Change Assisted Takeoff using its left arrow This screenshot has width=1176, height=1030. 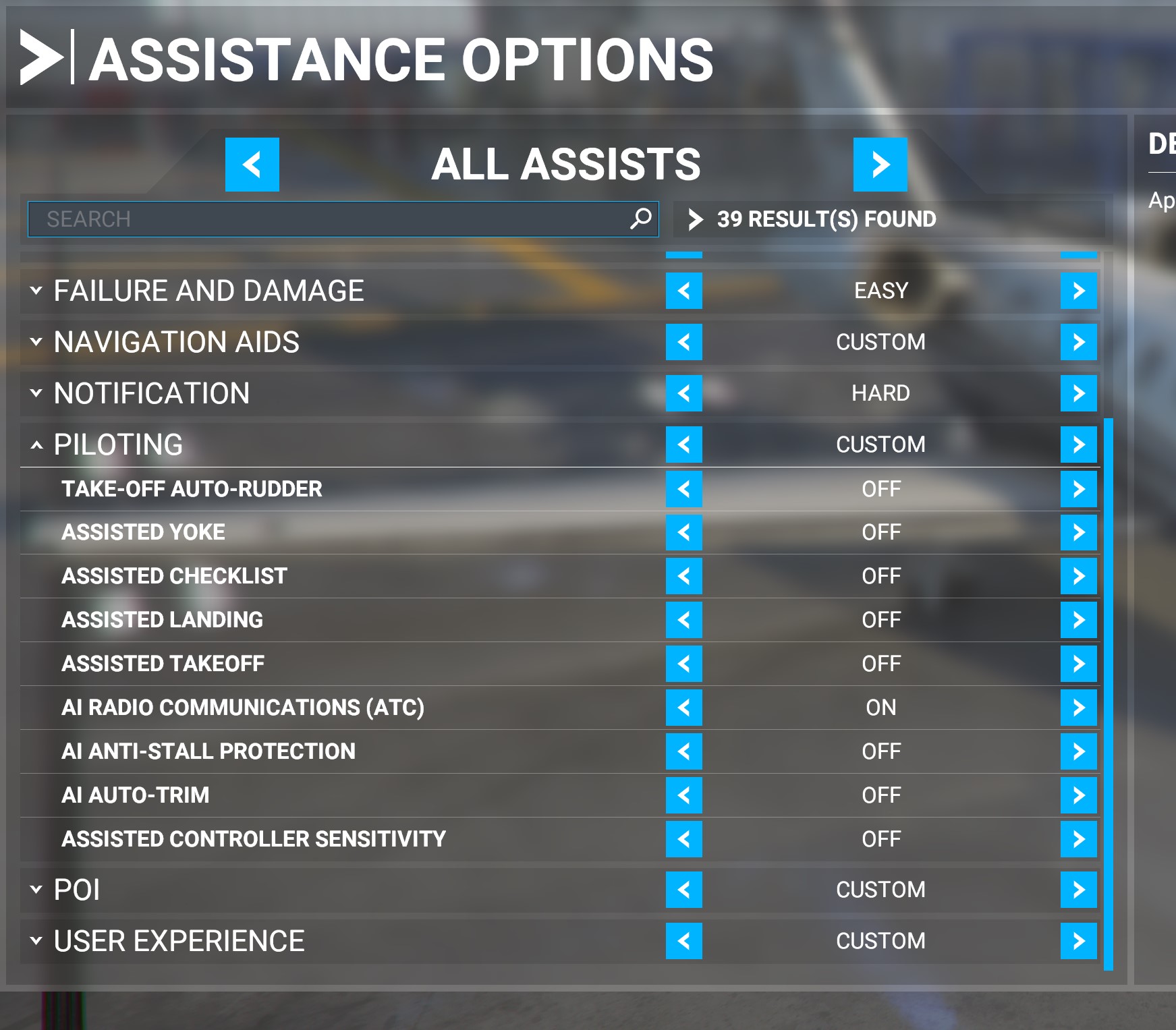coord(683,664)
